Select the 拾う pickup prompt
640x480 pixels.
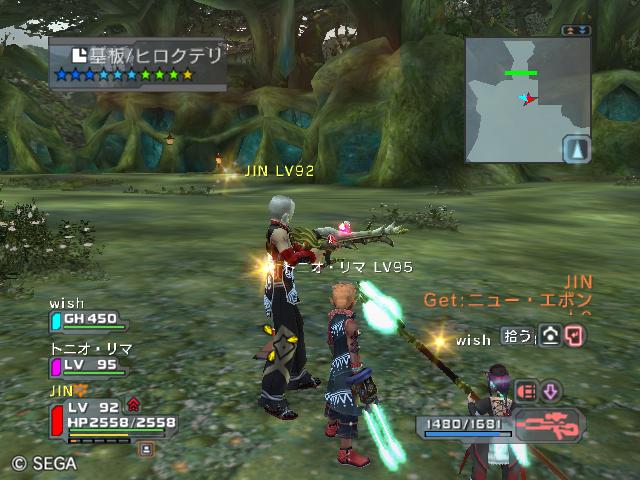pyautogui.click(x=519, y=335)
